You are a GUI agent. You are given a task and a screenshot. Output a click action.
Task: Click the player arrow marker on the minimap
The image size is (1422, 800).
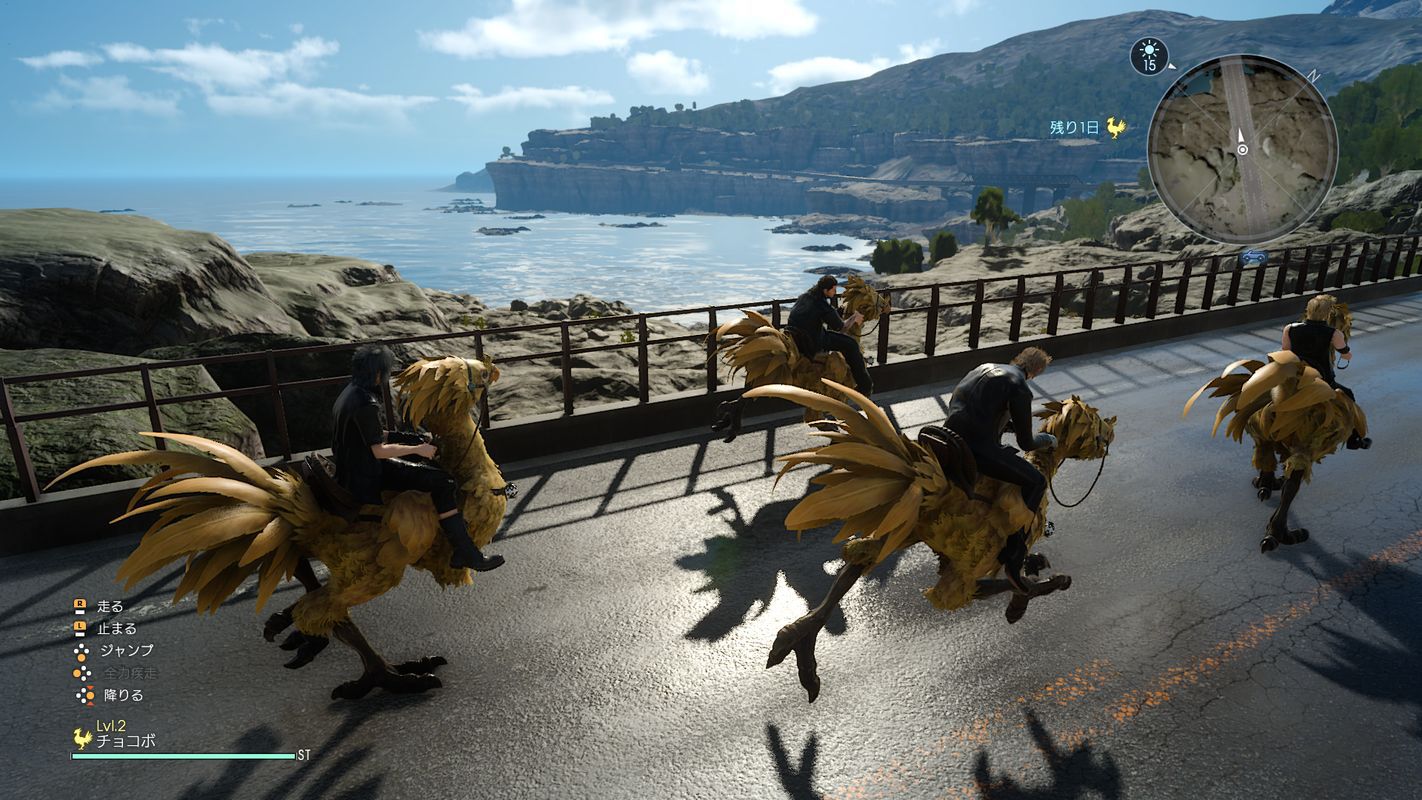coord(1242,137)
